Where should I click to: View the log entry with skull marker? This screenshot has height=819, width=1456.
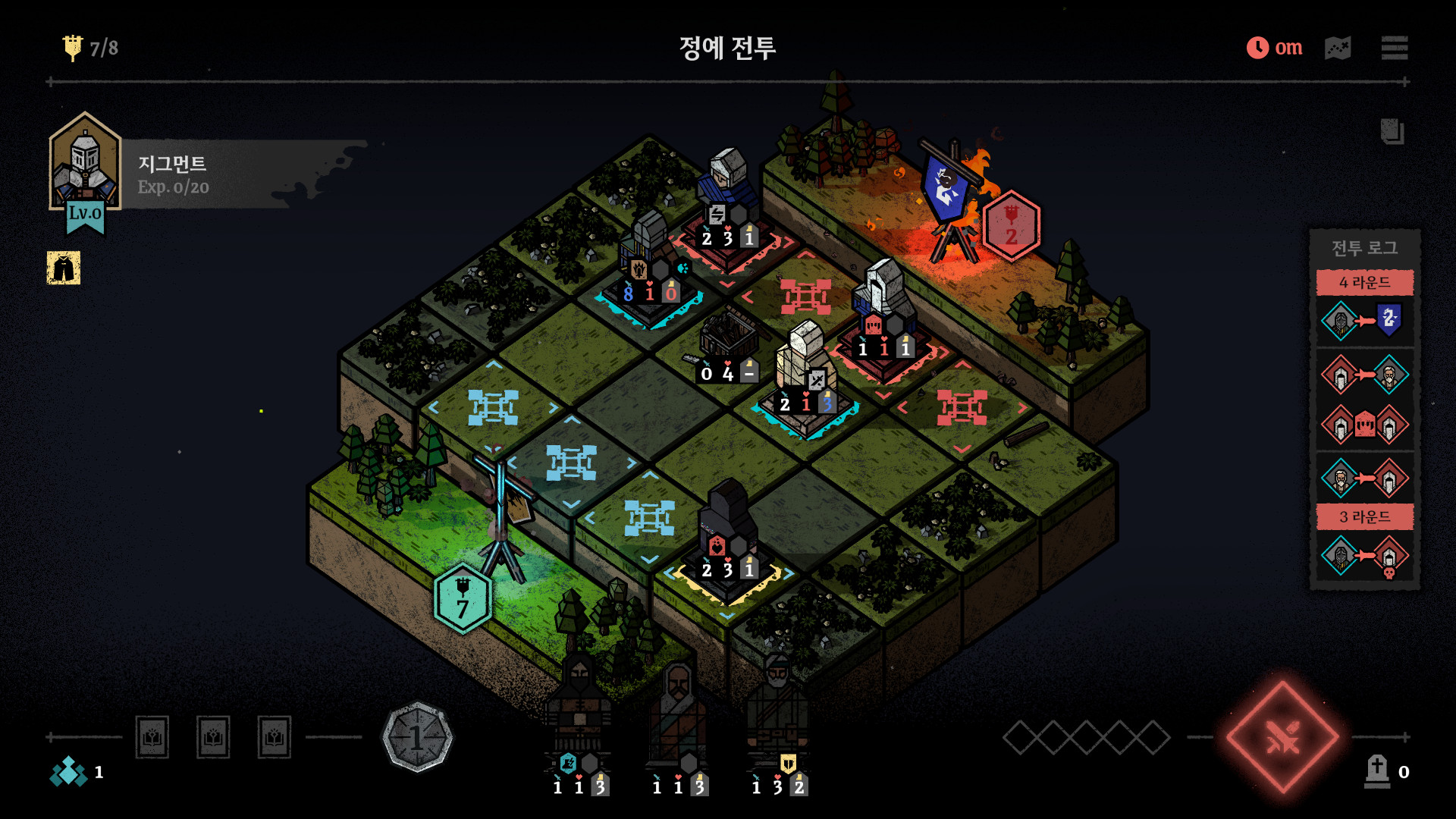point(1364,557)
